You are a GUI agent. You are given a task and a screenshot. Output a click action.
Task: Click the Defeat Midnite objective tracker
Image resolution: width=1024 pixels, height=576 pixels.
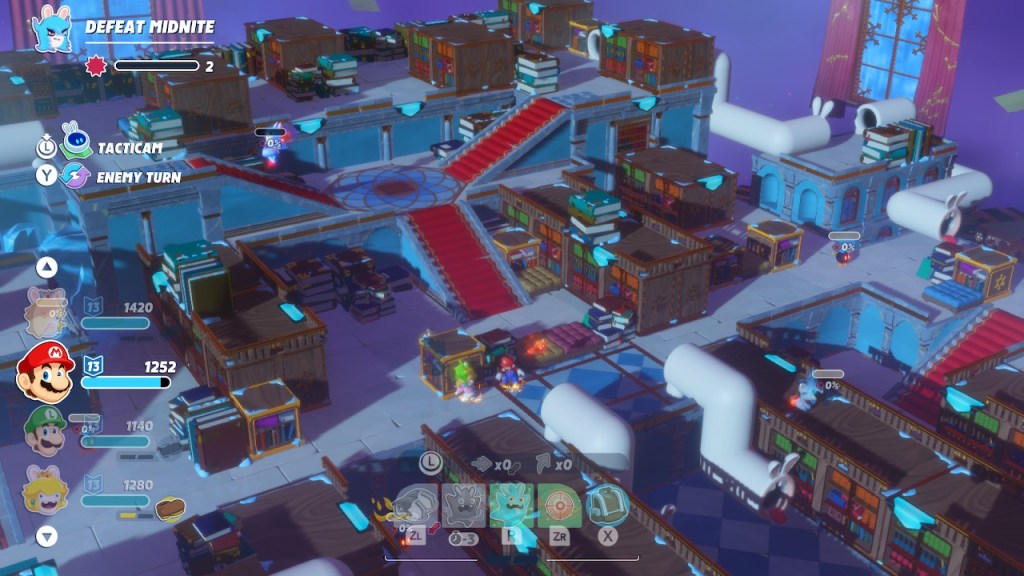tap(149, 27)
